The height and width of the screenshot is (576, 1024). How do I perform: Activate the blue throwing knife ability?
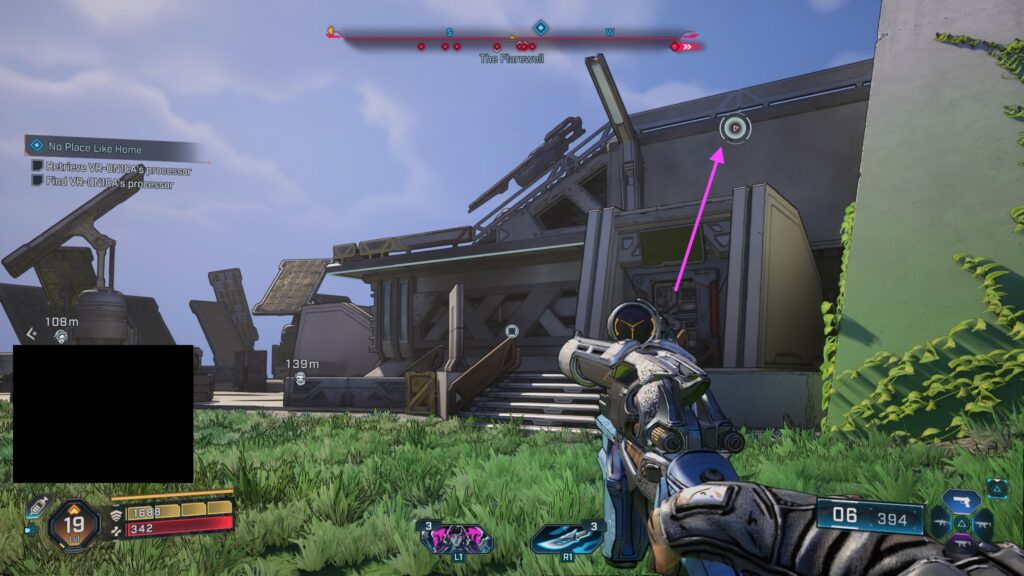click(567, 538)
